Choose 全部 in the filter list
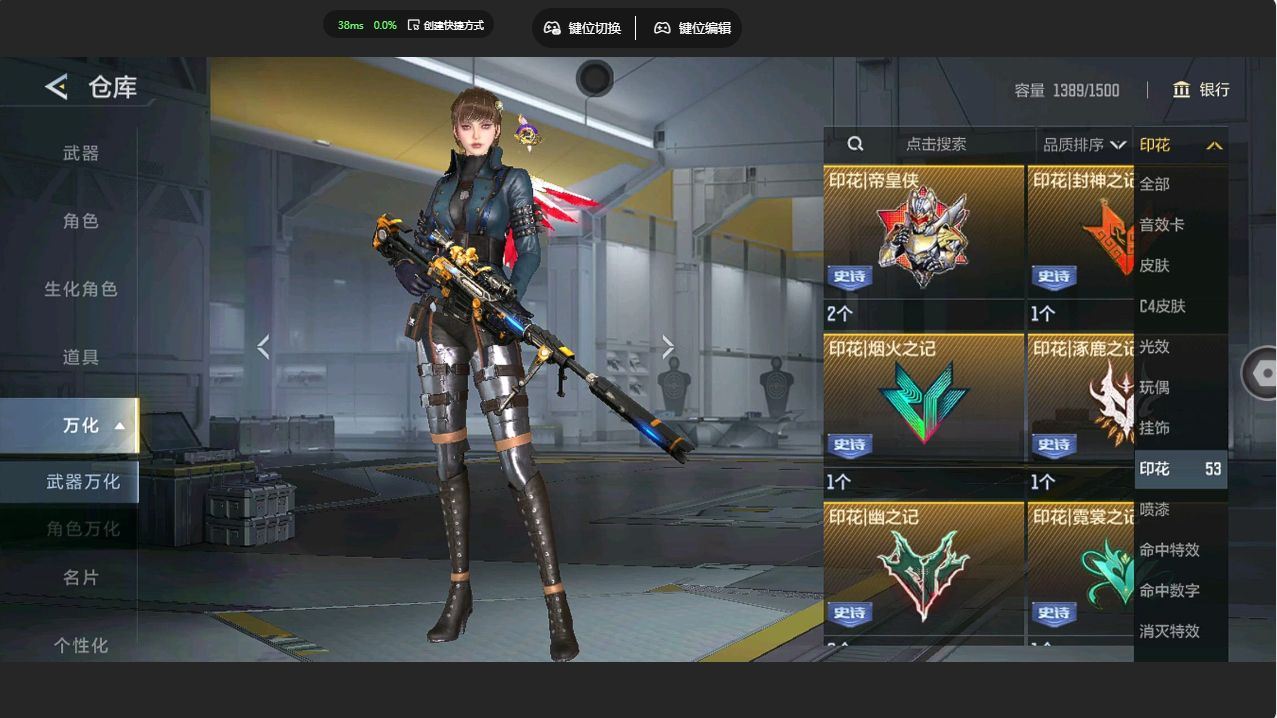Screen dimensions: 1277x718 1155,184
